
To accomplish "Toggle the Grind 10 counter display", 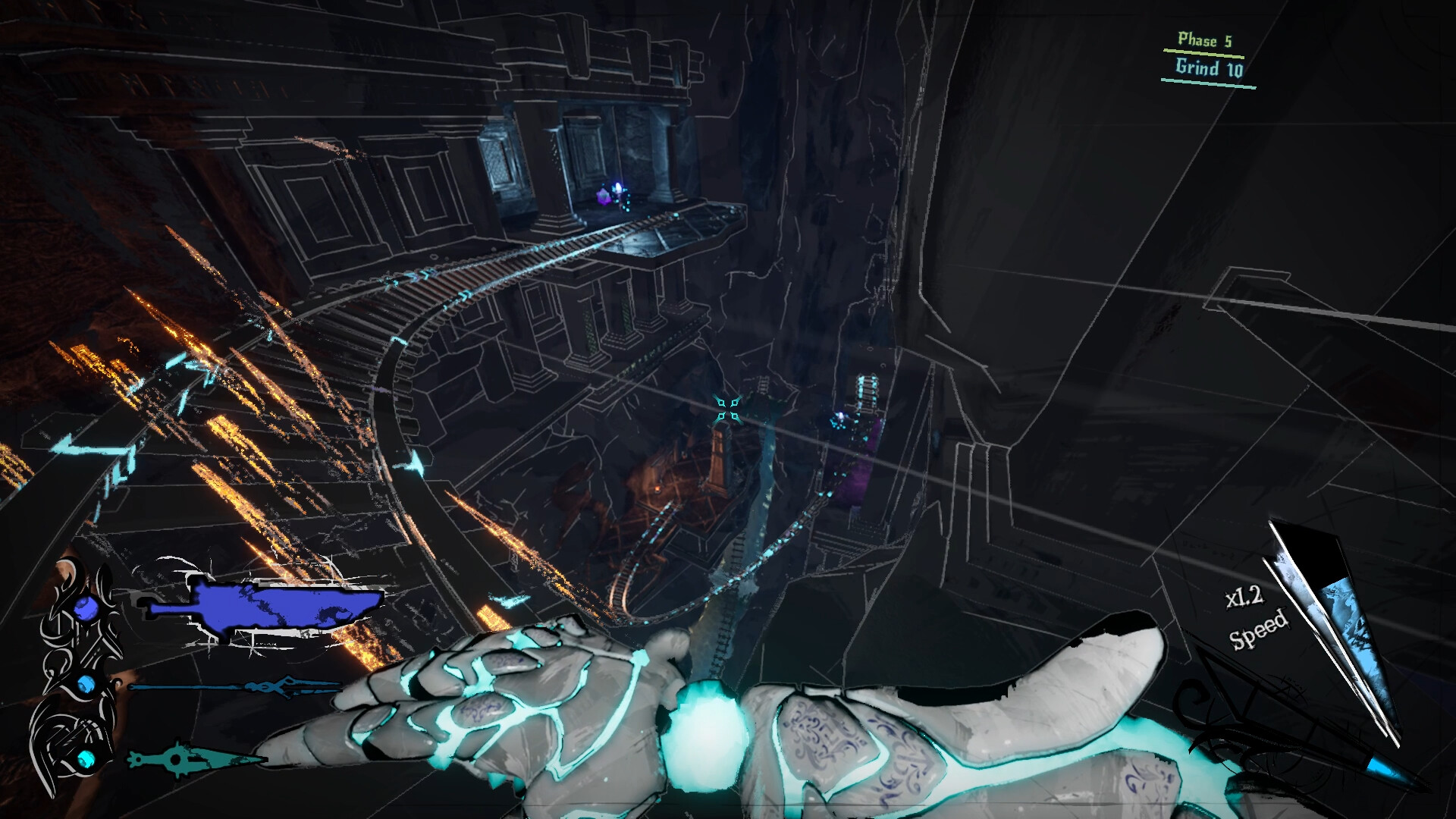I will [1209, 68].
